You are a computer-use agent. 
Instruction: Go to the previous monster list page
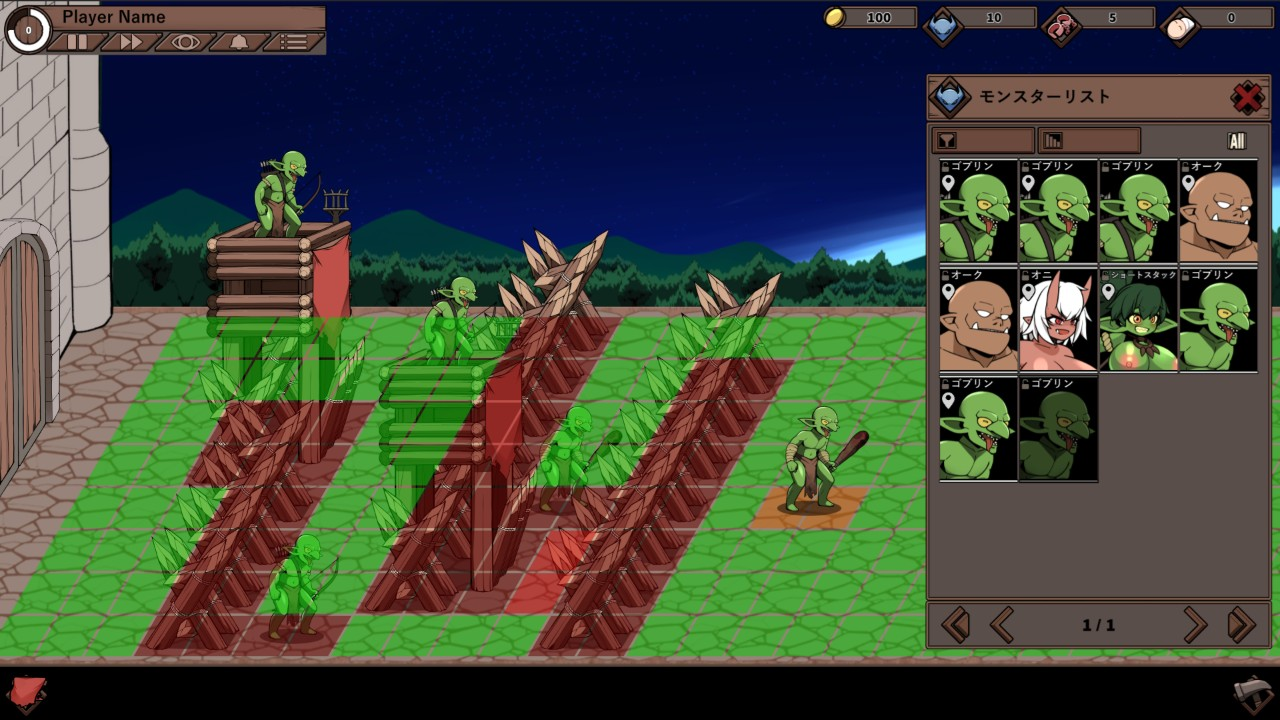point(1001,625)
